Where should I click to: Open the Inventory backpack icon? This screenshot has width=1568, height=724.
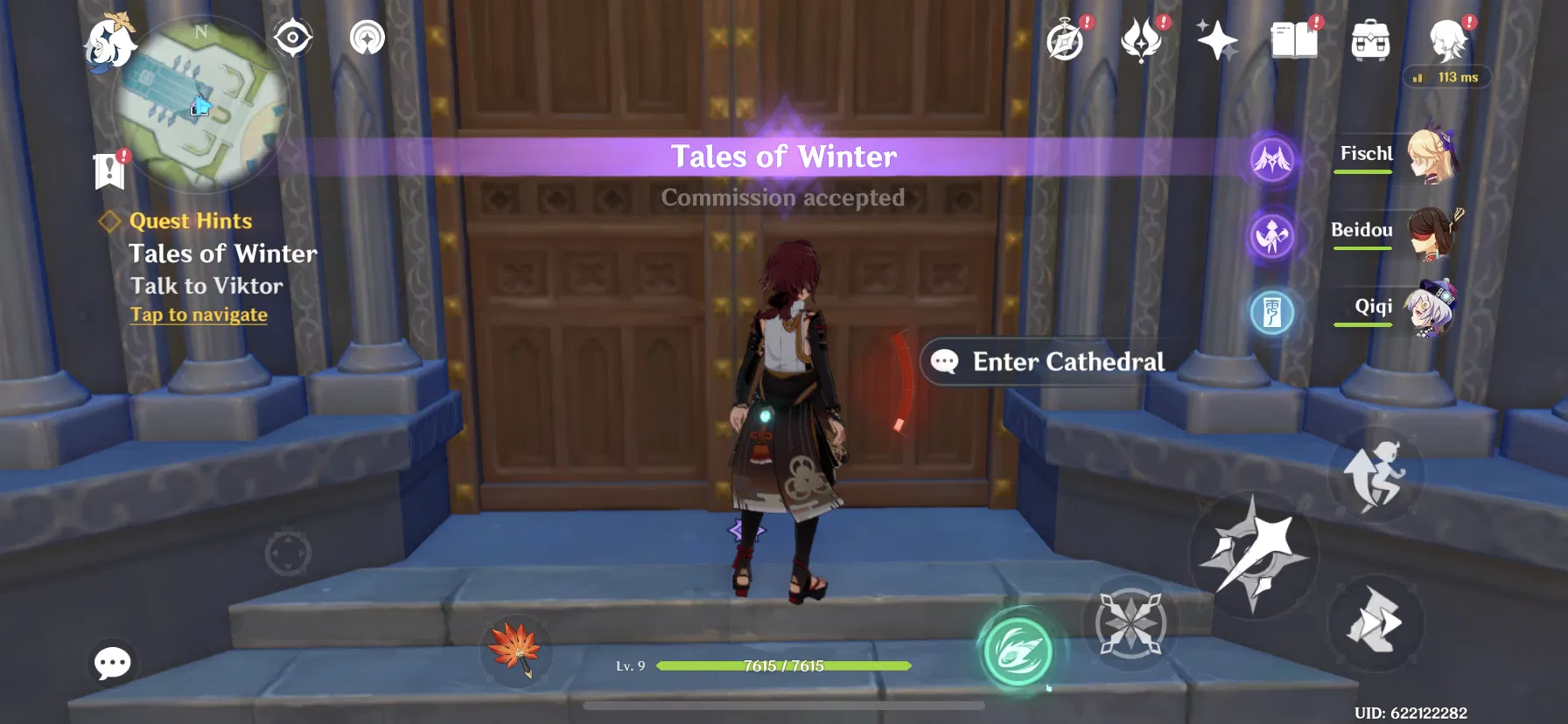(1369, 39)
